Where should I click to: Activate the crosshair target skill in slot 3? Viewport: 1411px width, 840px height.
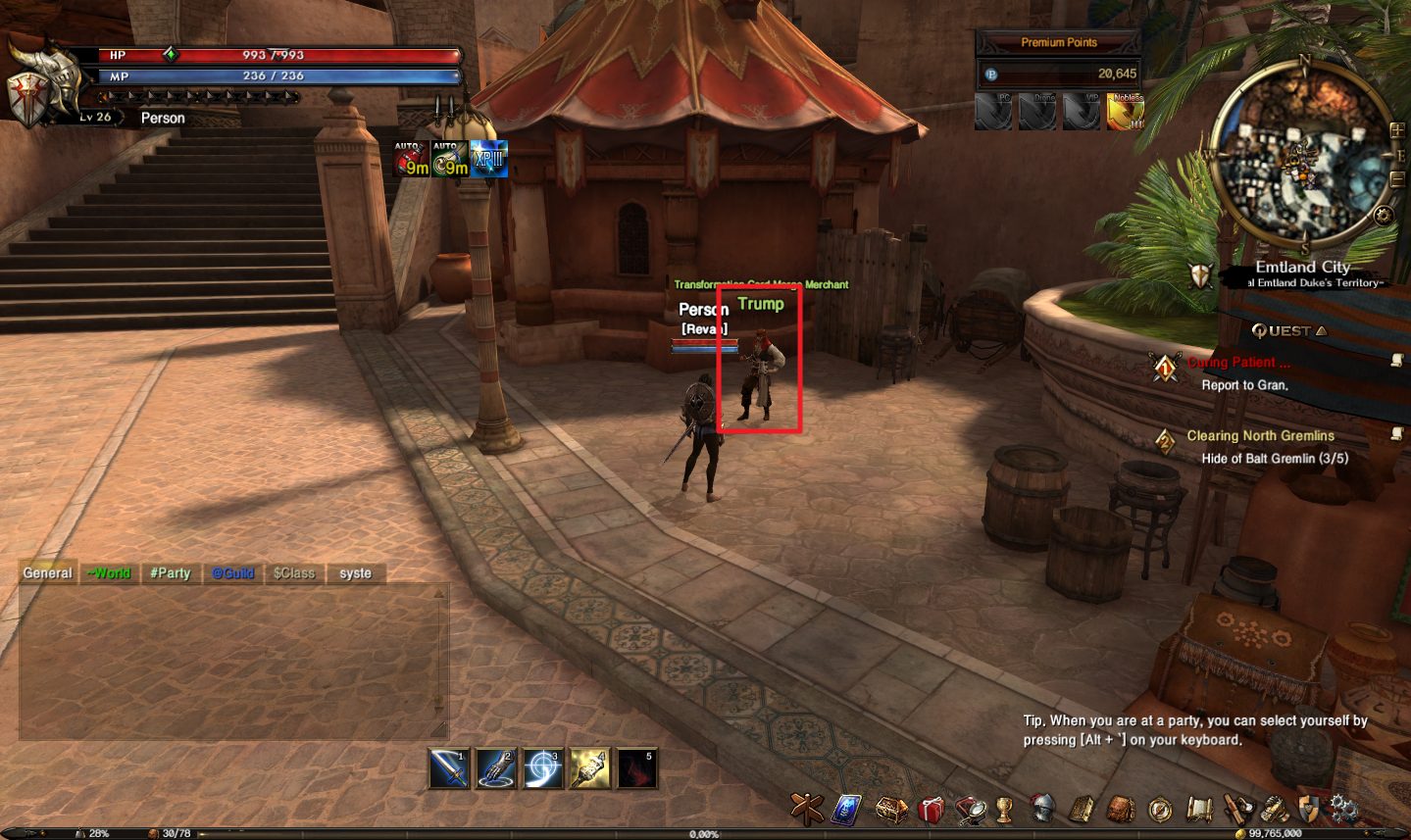pyautogui.click(x=542, y=768)
